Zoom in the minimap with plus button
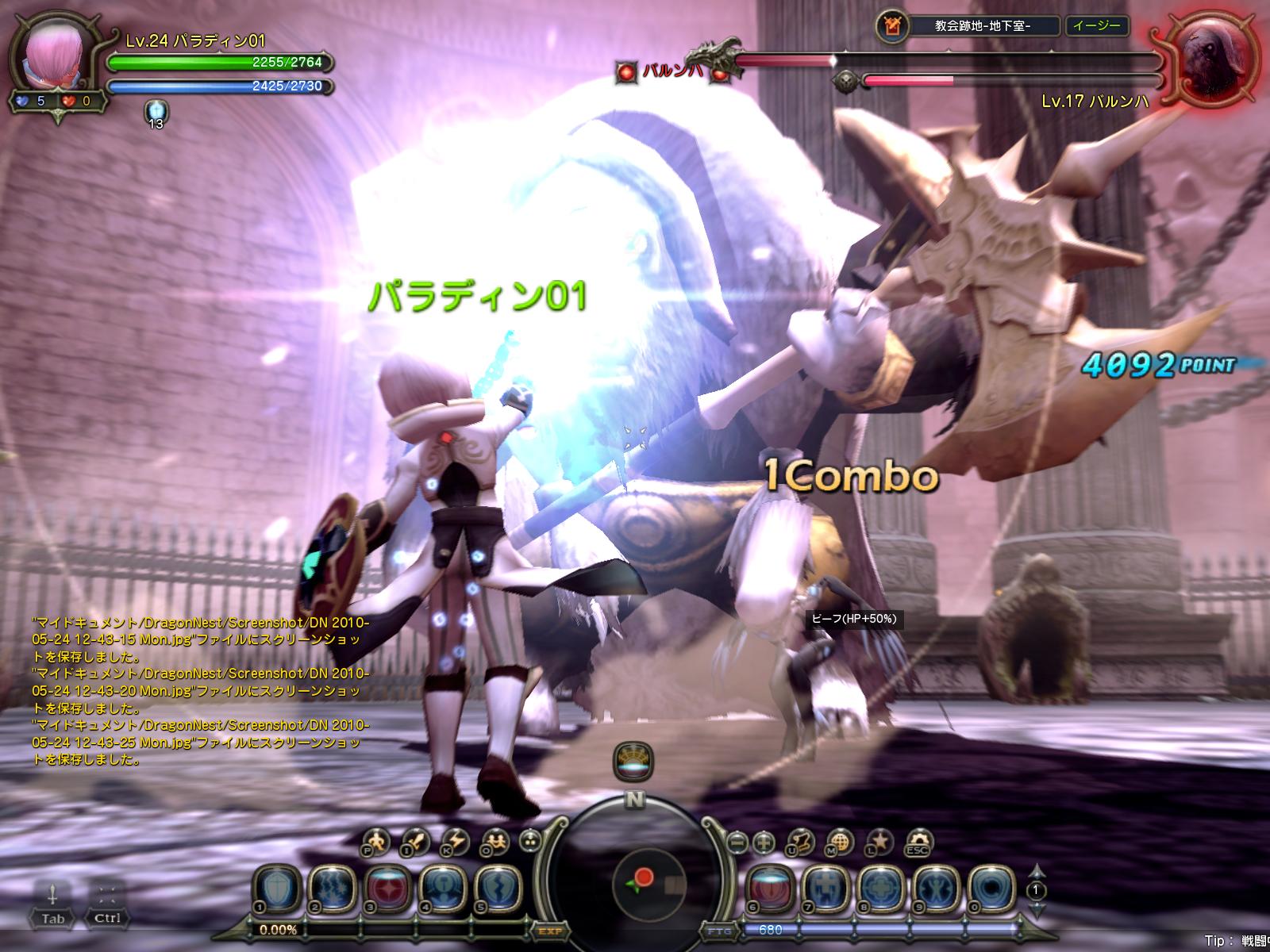 pos(764,841)
